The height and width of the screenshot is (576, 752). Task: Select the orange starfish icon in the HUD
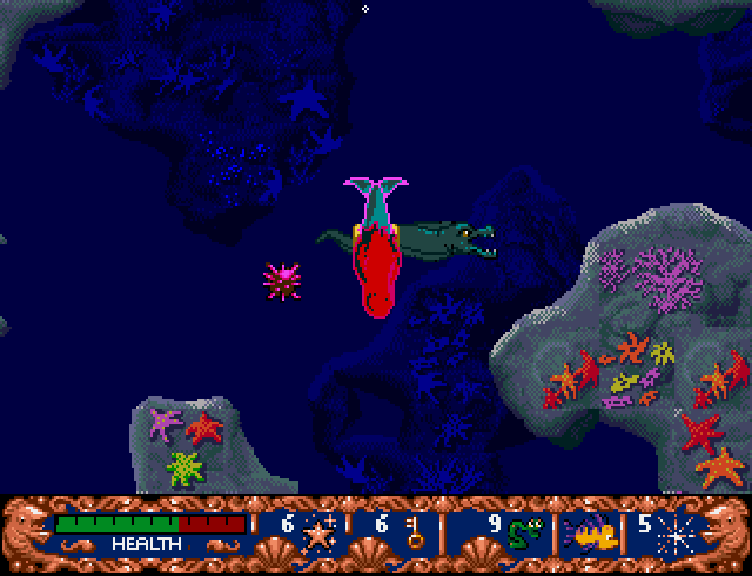[x=319, y=532]
